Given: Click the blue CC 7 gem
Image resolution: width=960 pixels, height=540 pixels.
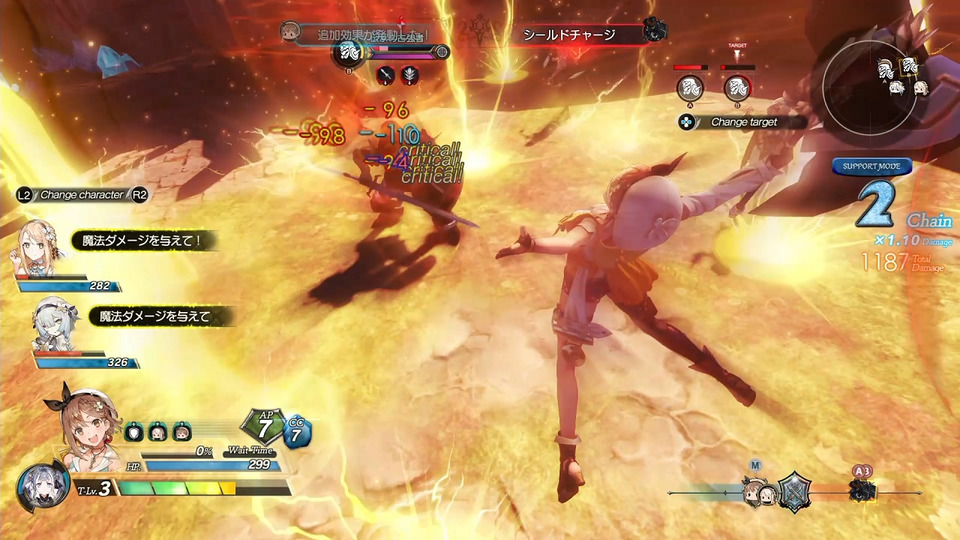Looking at the screenshot, I should point(298,433).
